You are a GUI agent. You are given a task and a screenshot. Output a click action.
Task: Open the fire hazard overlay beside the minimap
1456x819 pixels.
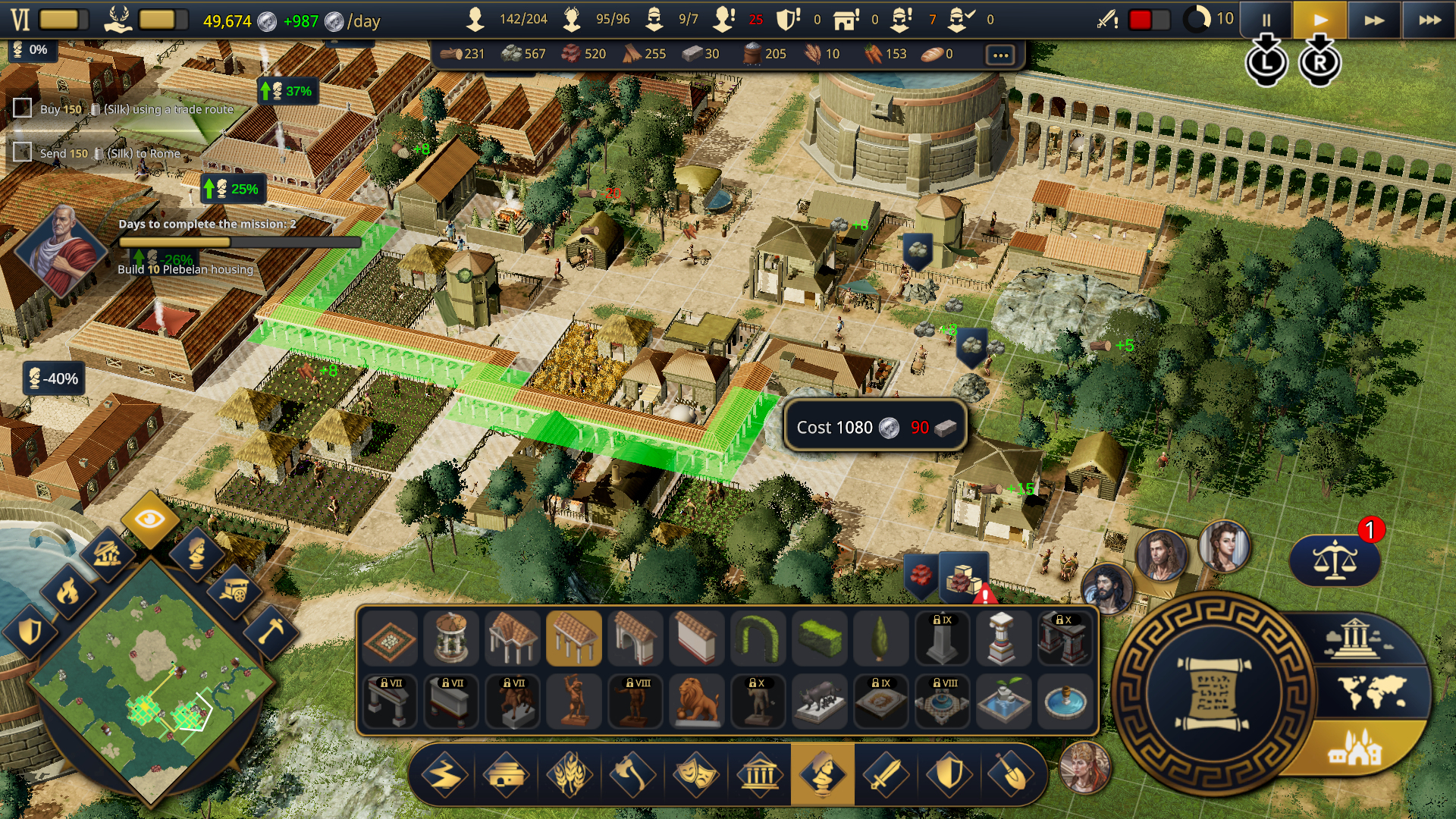pos(68,592)
